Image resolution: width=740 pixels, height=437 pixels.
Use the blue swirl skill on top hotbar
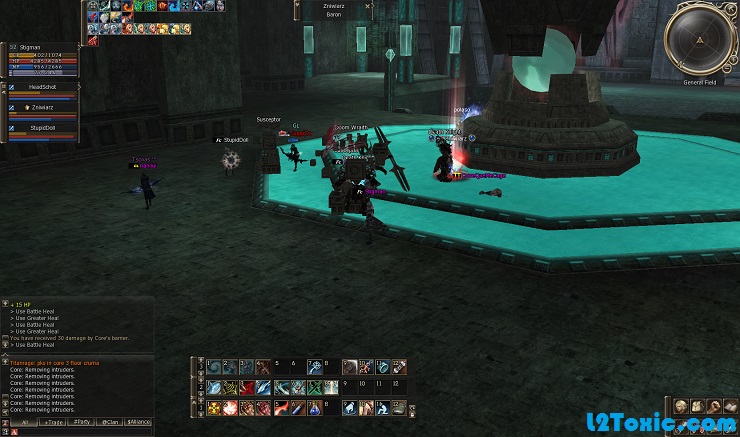click(x=214, y=366)
